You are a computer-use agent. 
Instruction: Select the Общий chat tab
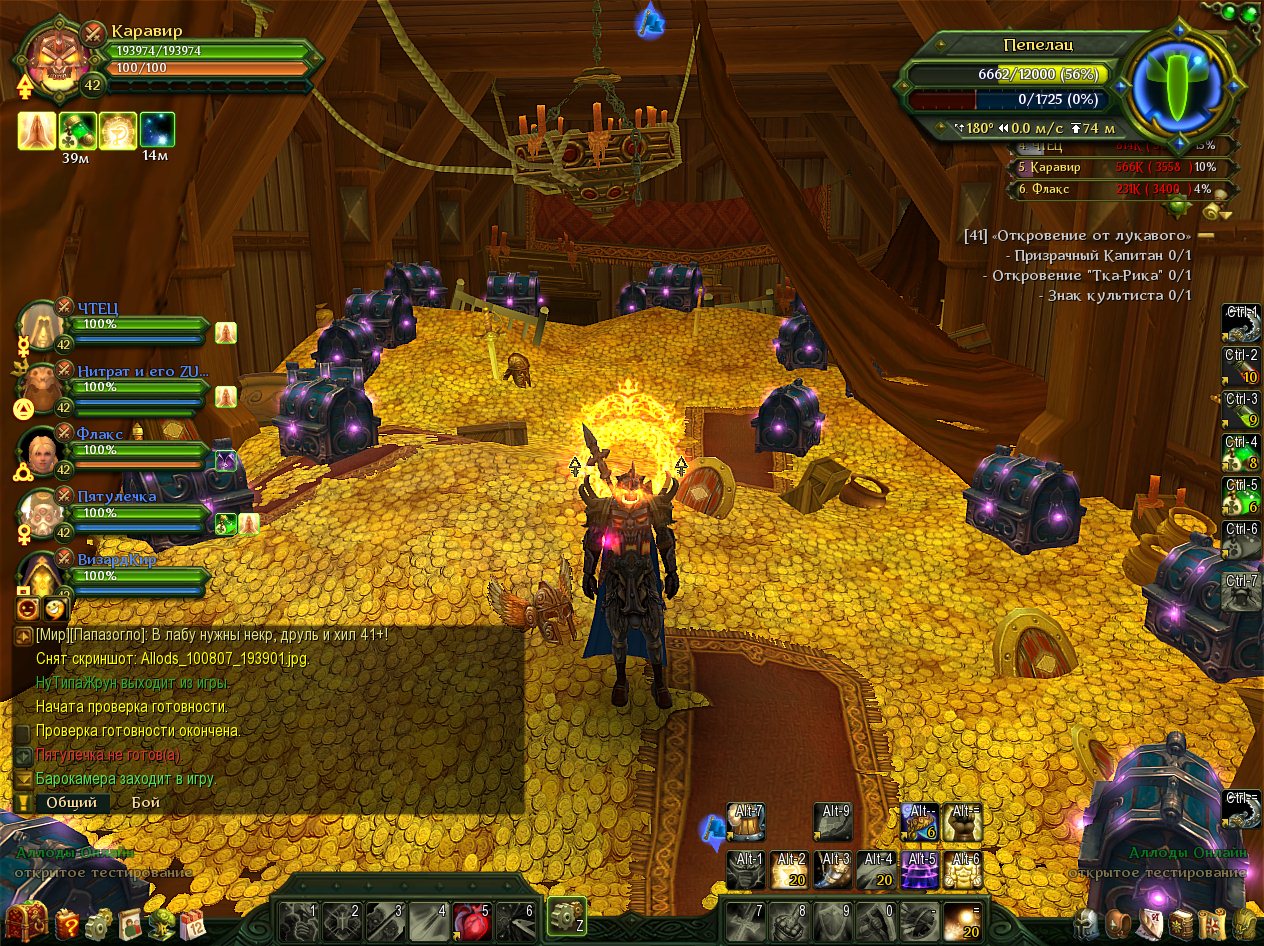point(72,802)
